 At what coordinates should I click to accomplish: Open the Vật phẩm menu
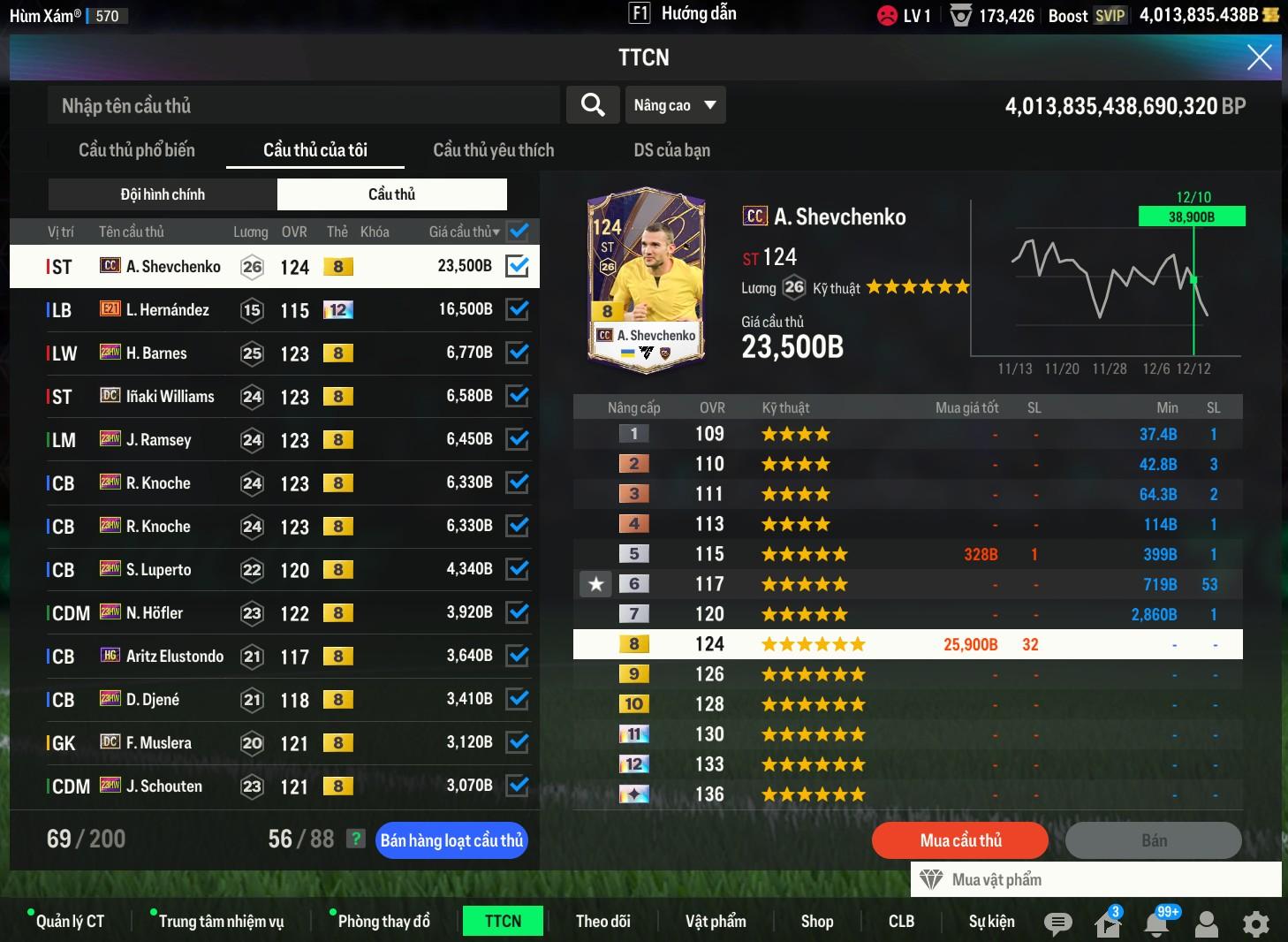coord(716,921)
